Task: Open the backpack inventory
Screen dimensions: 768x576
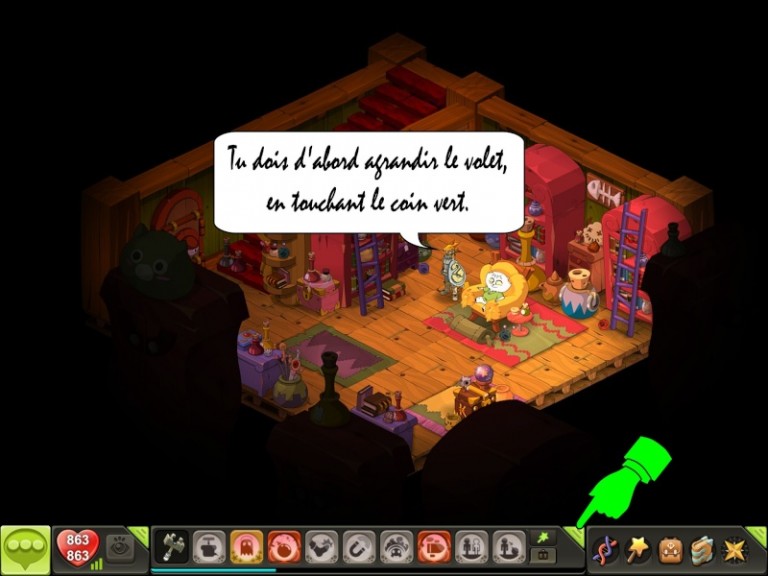Action: 670,549
